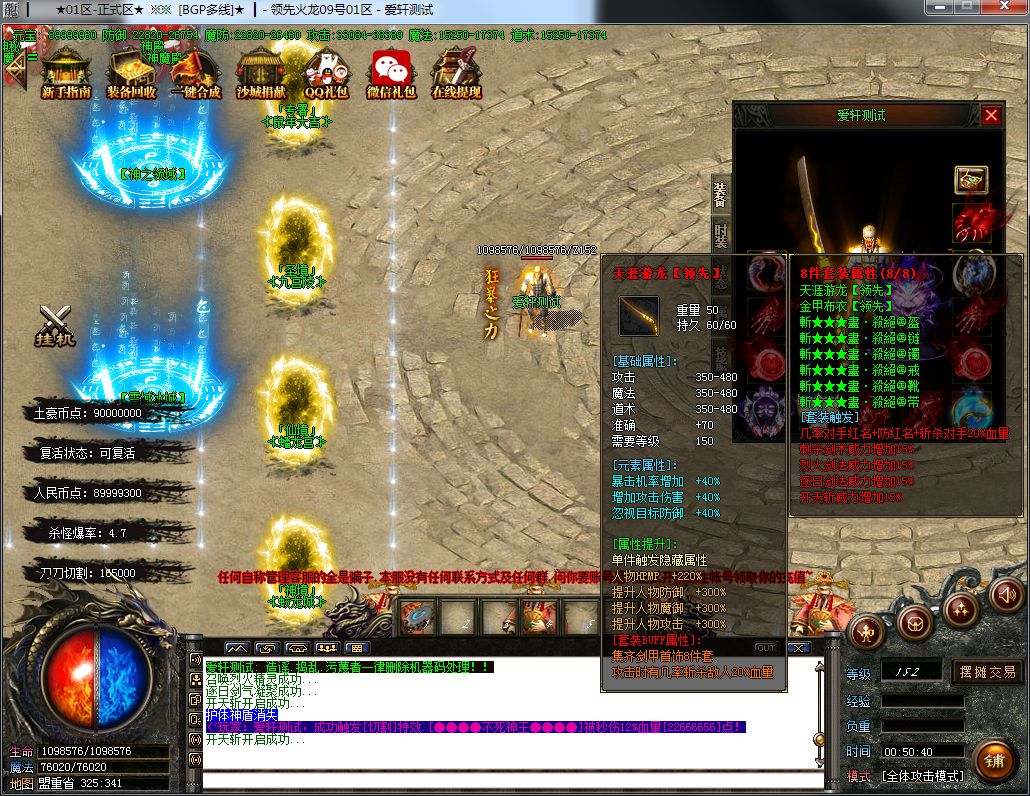Toggle sound with the speaker button
The image size is (1030, 796).
pyautogui.click(x=1007, y=594)
